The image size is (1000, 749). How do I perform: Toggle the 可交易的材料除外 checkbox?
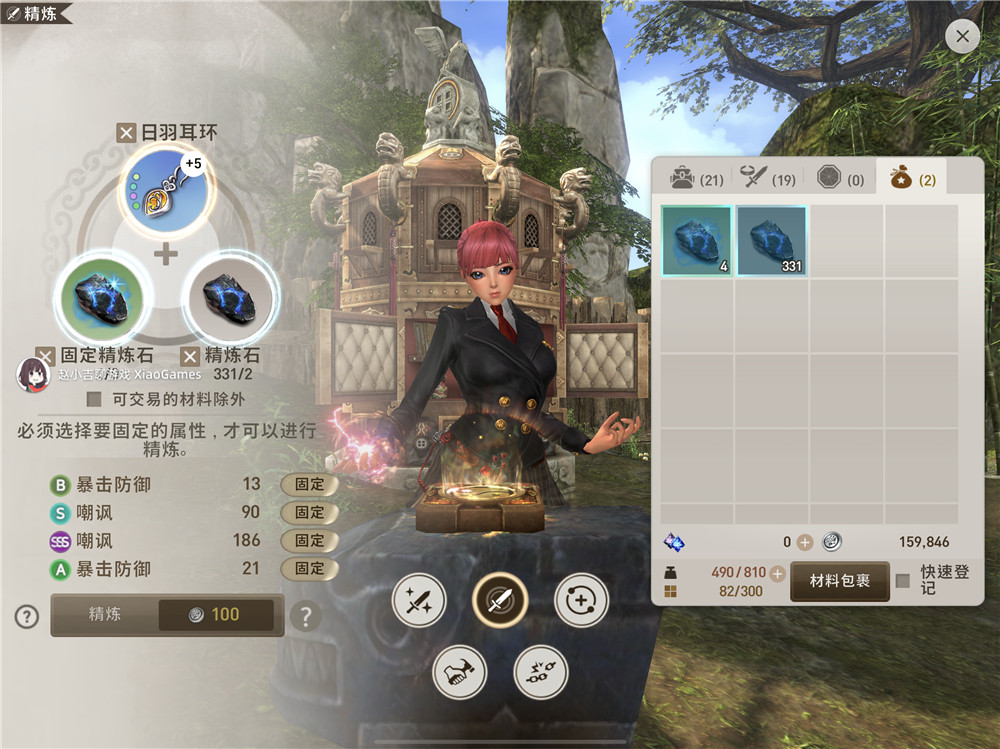[x=94, y=399]
